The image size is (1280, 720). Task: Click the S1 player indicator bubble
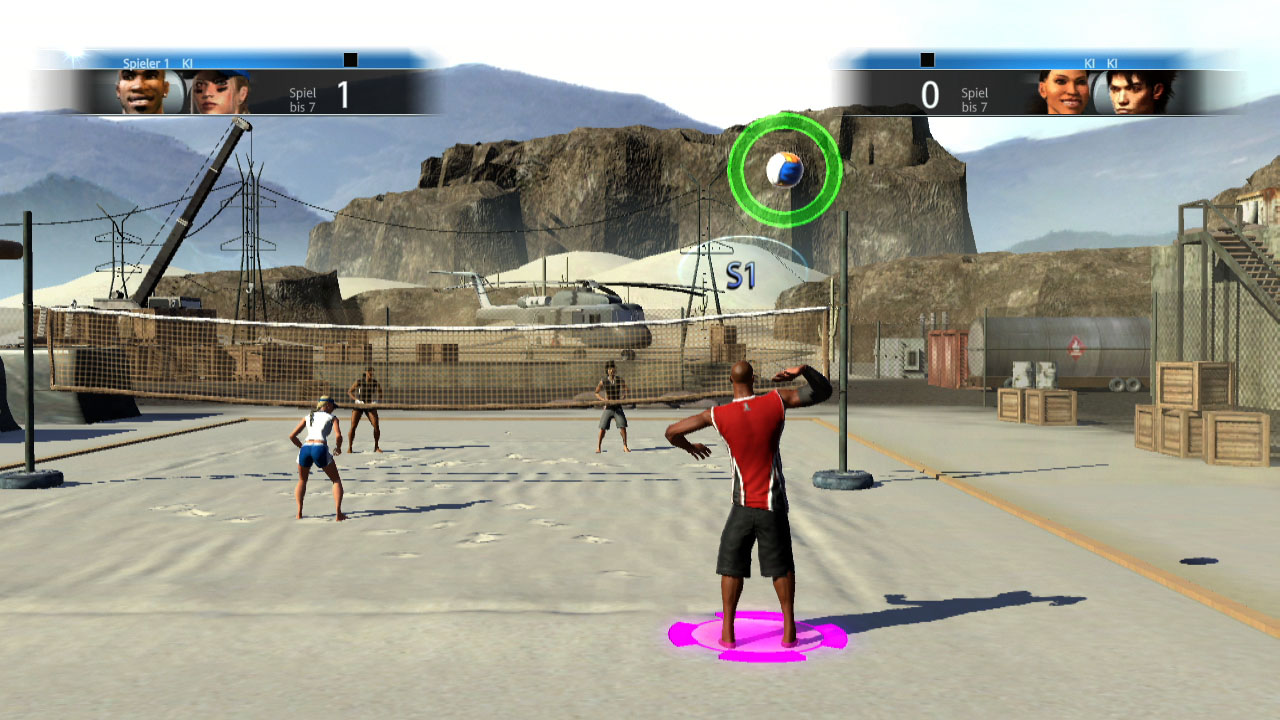740,274
